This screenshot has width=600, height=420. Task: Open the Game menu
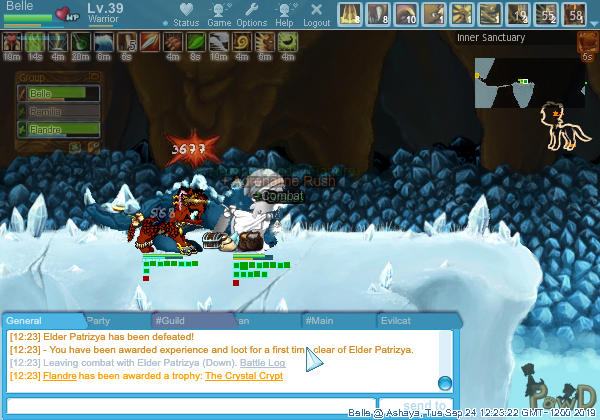coord(219,15)
